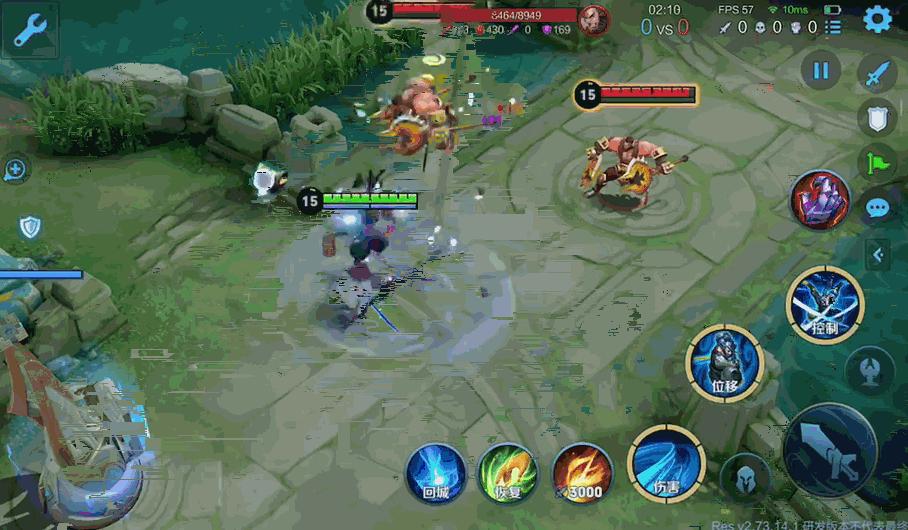Use 回城 recall to base
The height and width of the screenshot is (530, 908).
point(435,472)
